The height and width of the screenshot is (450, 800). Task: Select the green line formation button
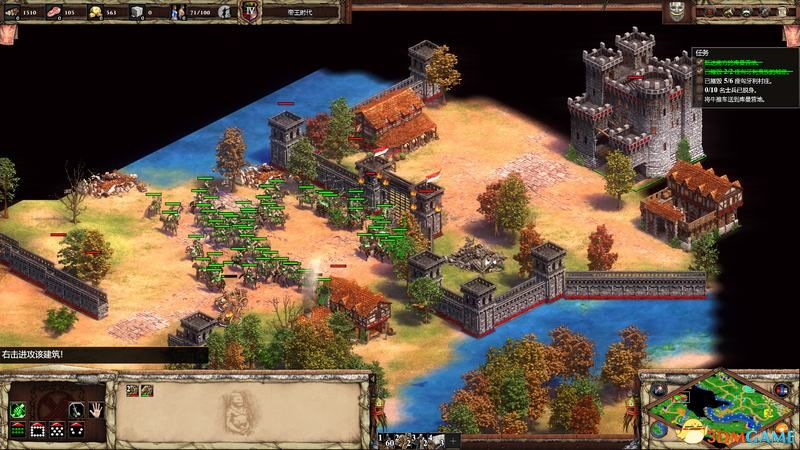click(x=17, y=429)
